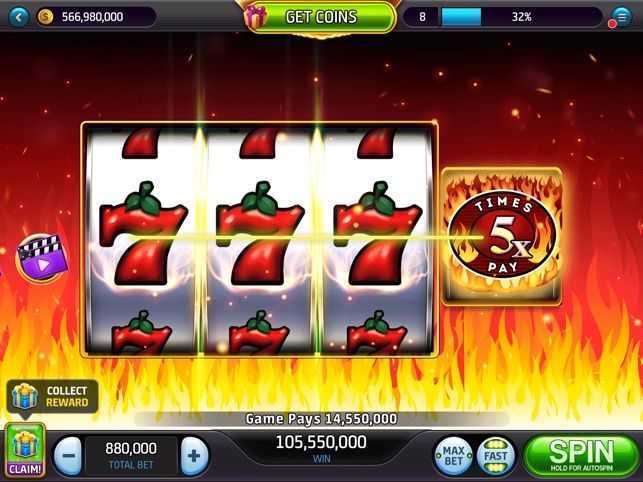Decrease total bet with minus button

(x=67, y=456)
